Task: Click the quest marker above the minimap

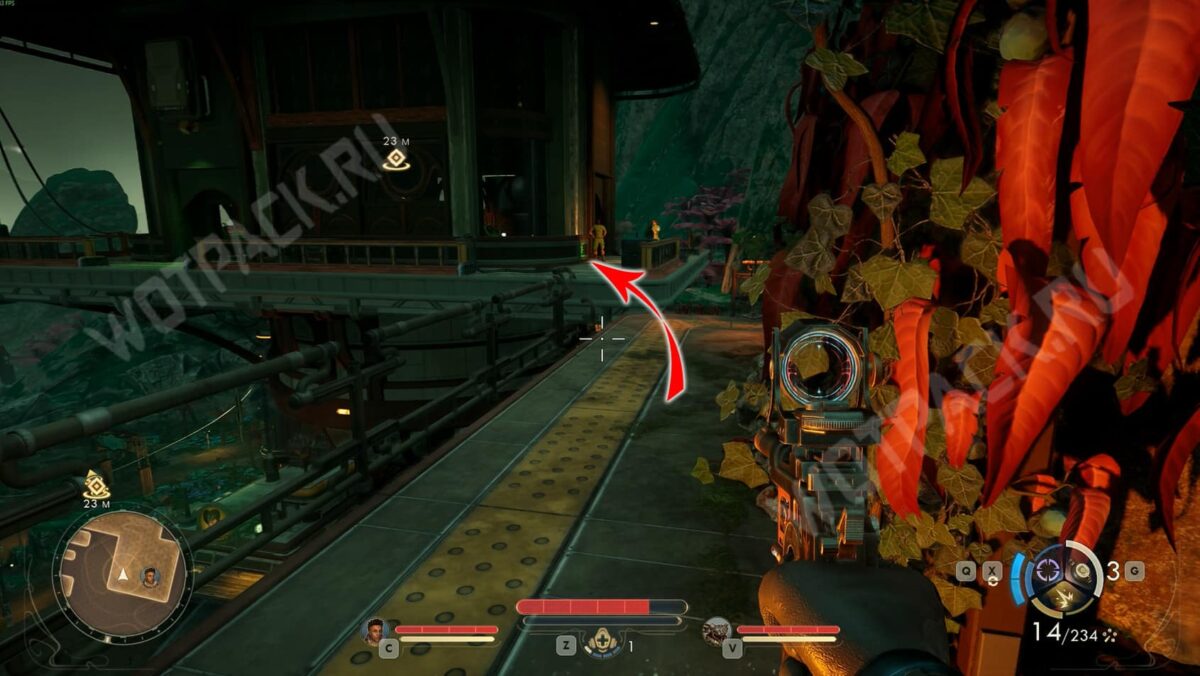Action: (96, 484)
